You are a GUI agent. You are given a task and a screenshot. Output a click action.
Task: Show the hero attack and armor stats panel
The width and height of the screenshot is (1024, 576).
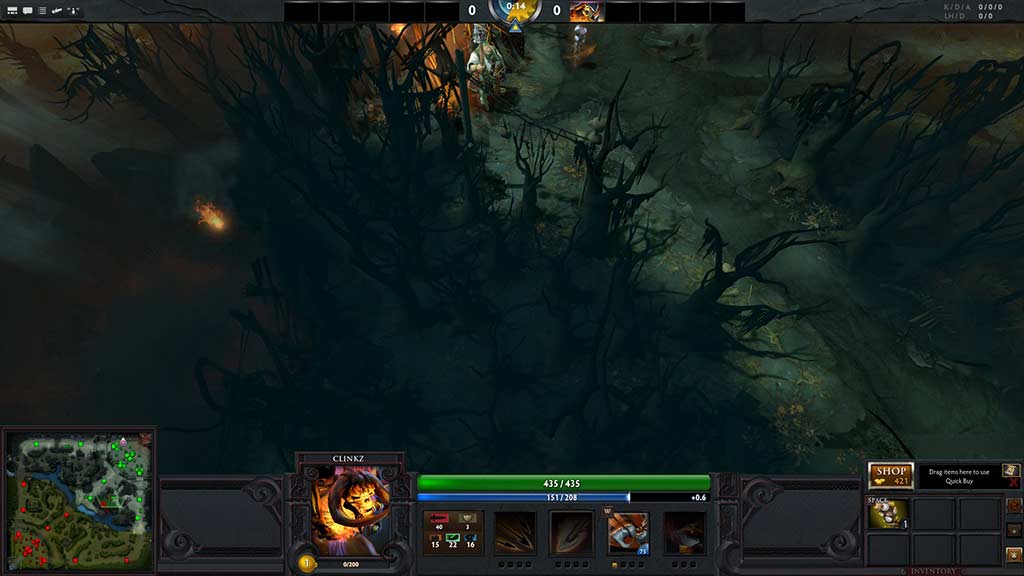454,532
